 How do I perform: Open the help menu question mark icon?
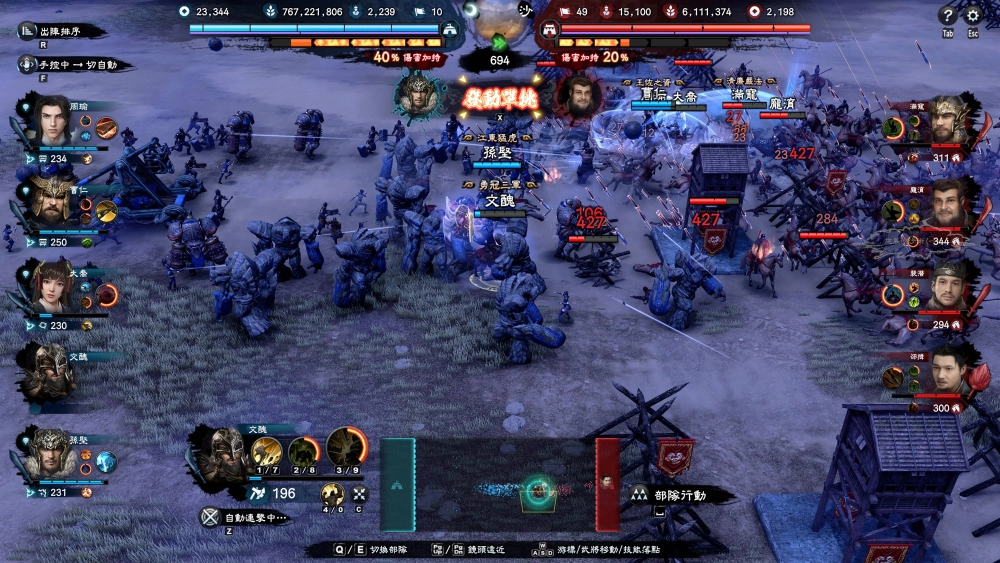tap(947, 15)
